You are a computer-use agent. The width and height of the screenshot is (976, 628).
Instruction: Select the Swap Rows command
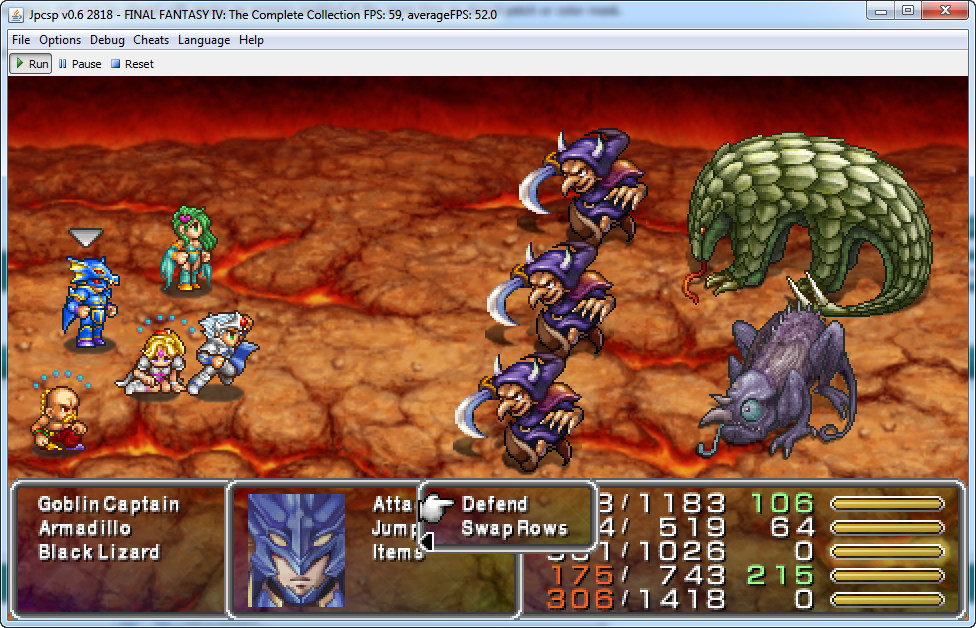pyautogui.click(x=514, y=529)
